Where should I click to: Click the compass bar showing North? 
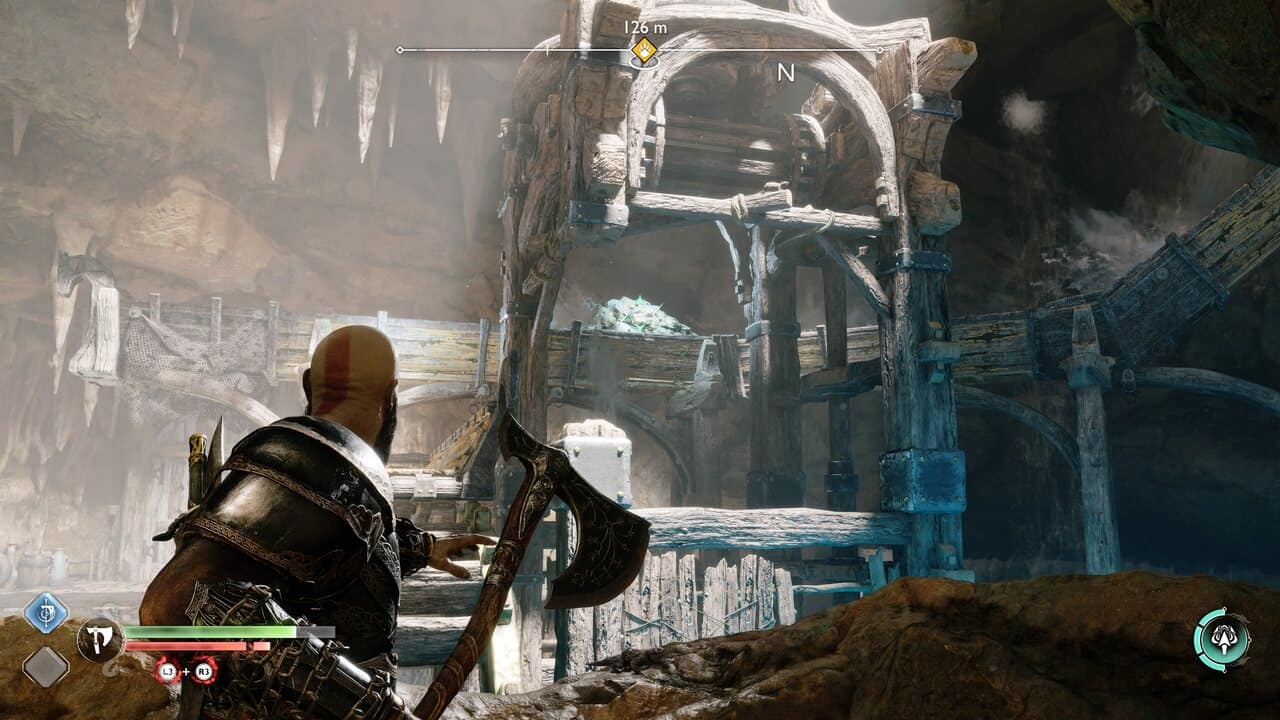click(x=785, y=72)
